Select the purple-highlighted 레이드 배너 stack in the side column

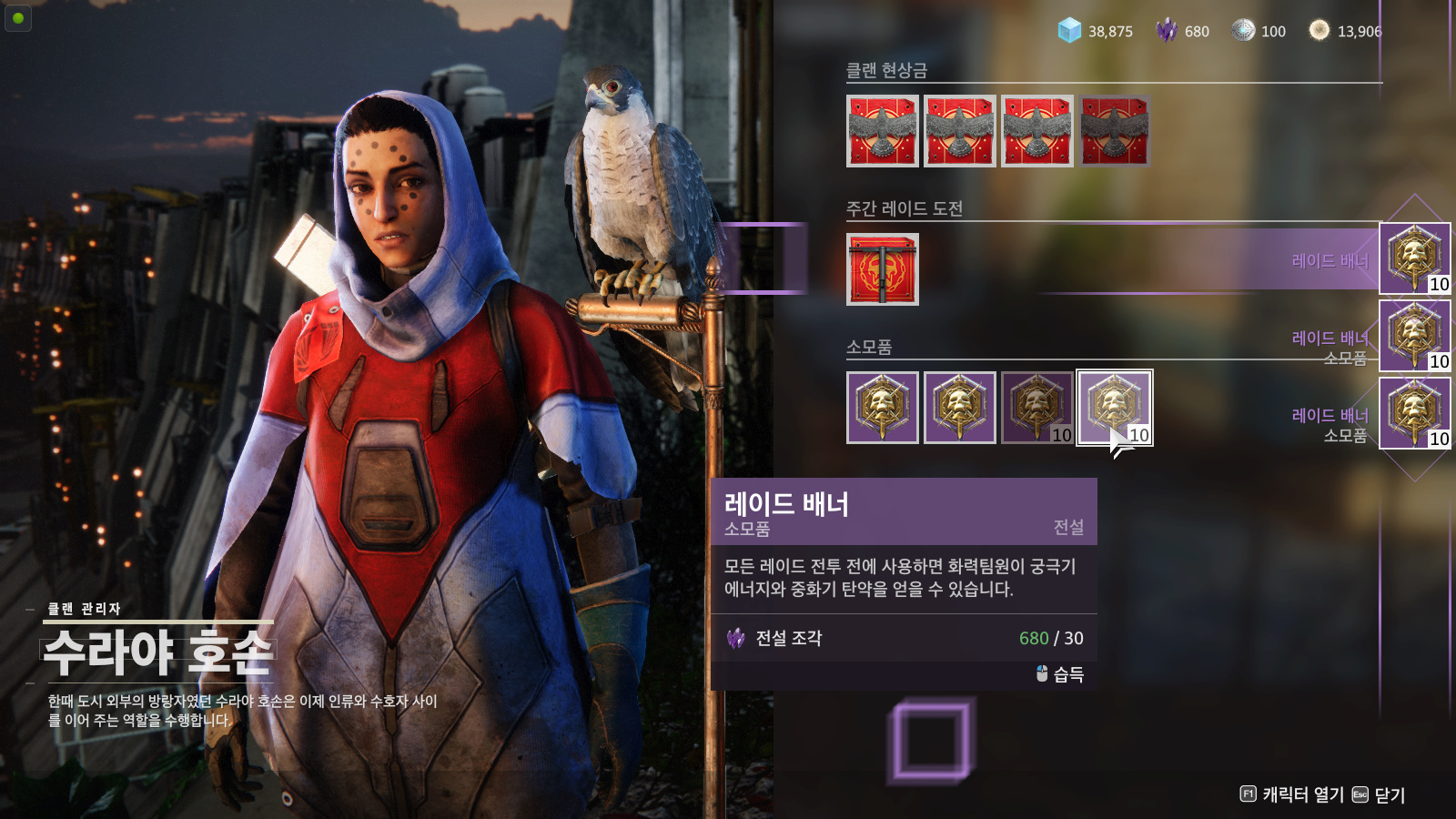point(1414,258)
